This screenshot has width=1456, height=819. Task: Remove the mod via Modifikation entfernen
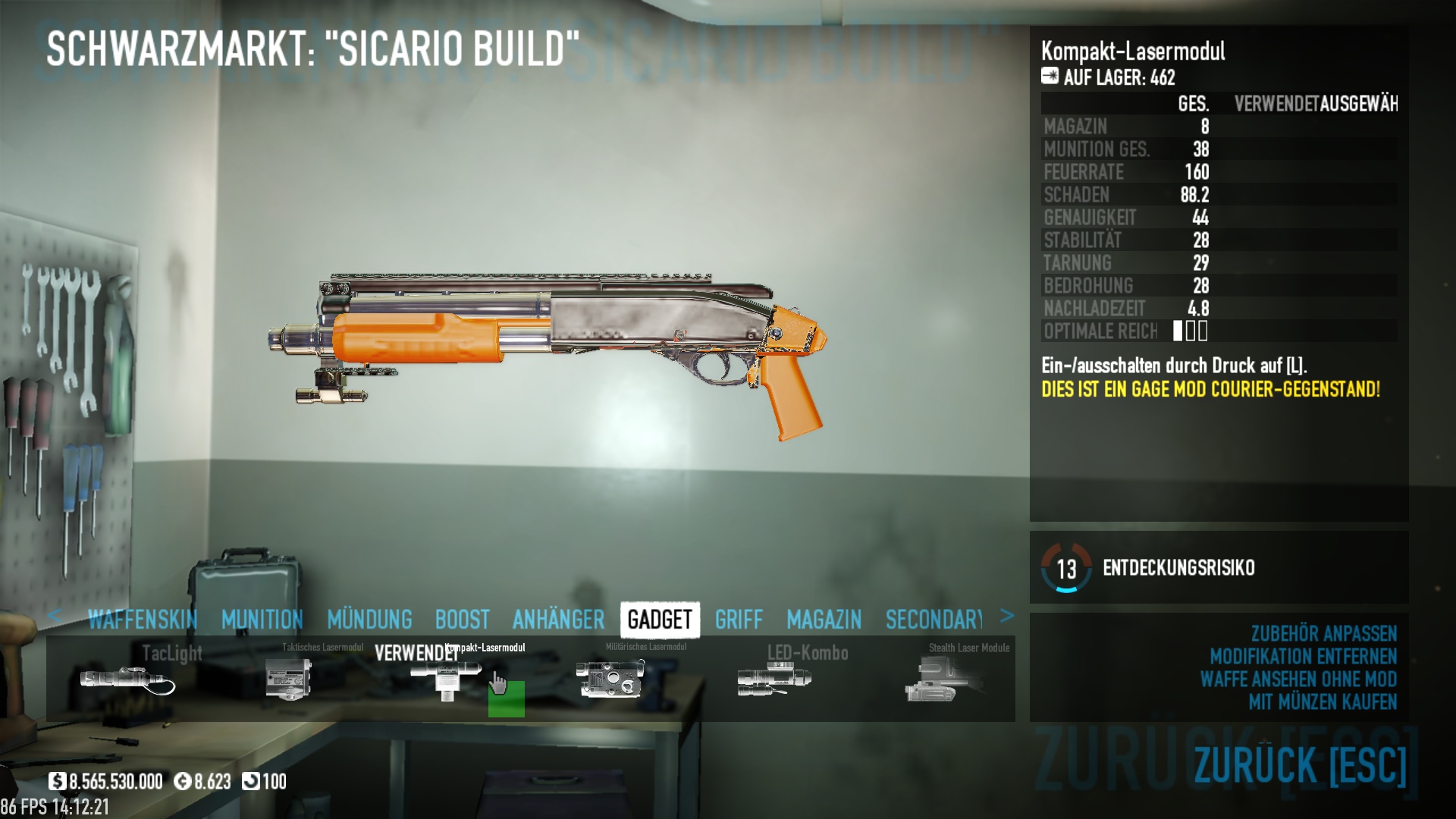(1303, 656)
